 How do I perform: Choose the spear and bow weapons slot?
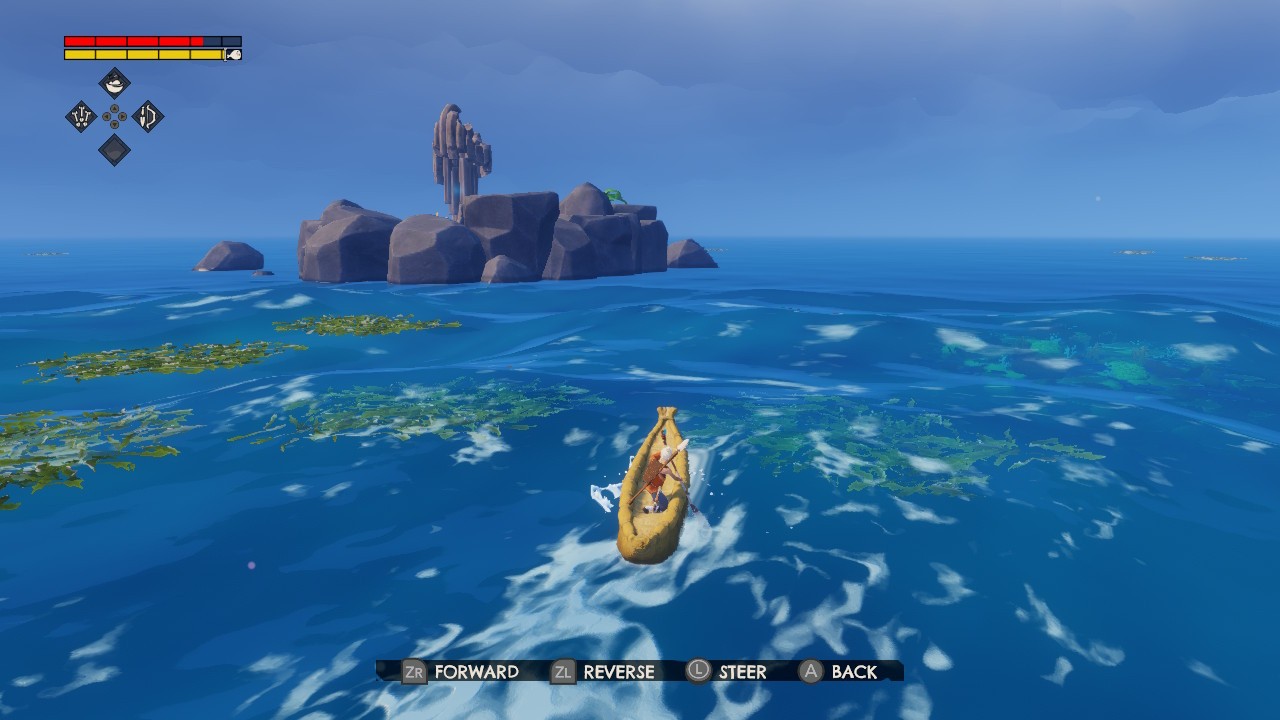[x=148, y=117]
